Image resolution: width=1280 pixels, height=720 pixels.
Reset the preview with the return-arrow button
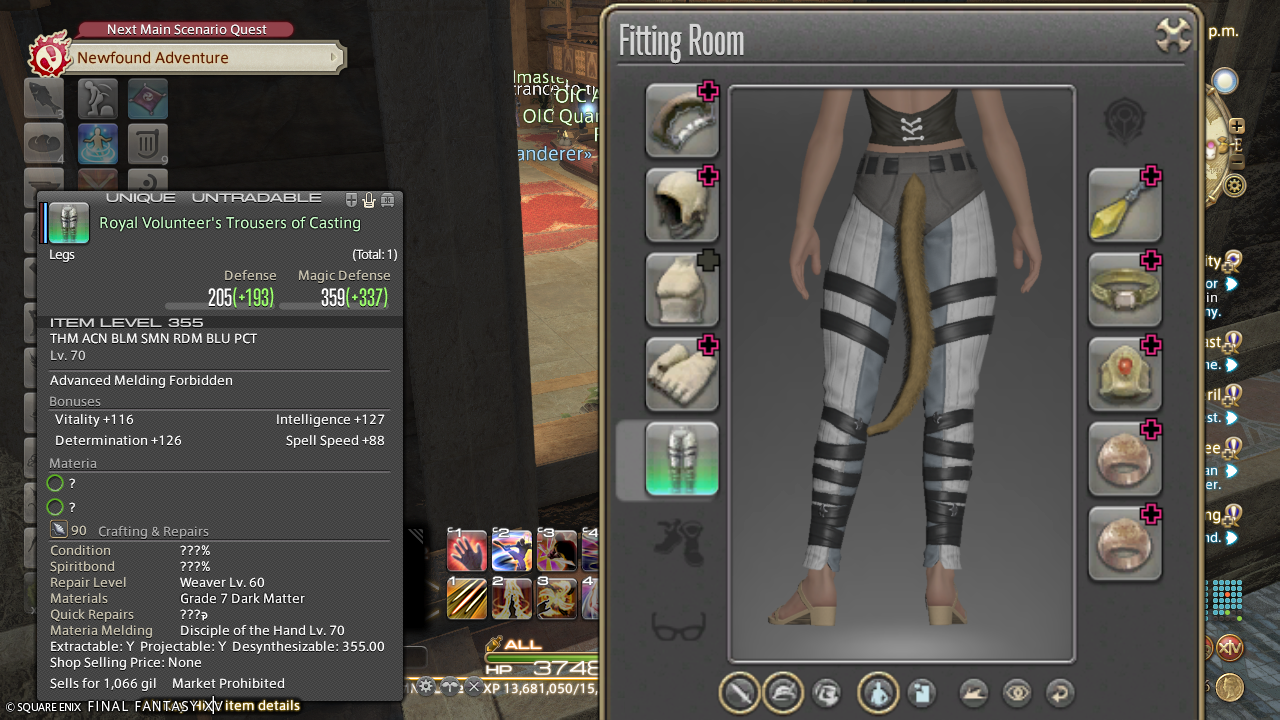tap(1060, 692)
